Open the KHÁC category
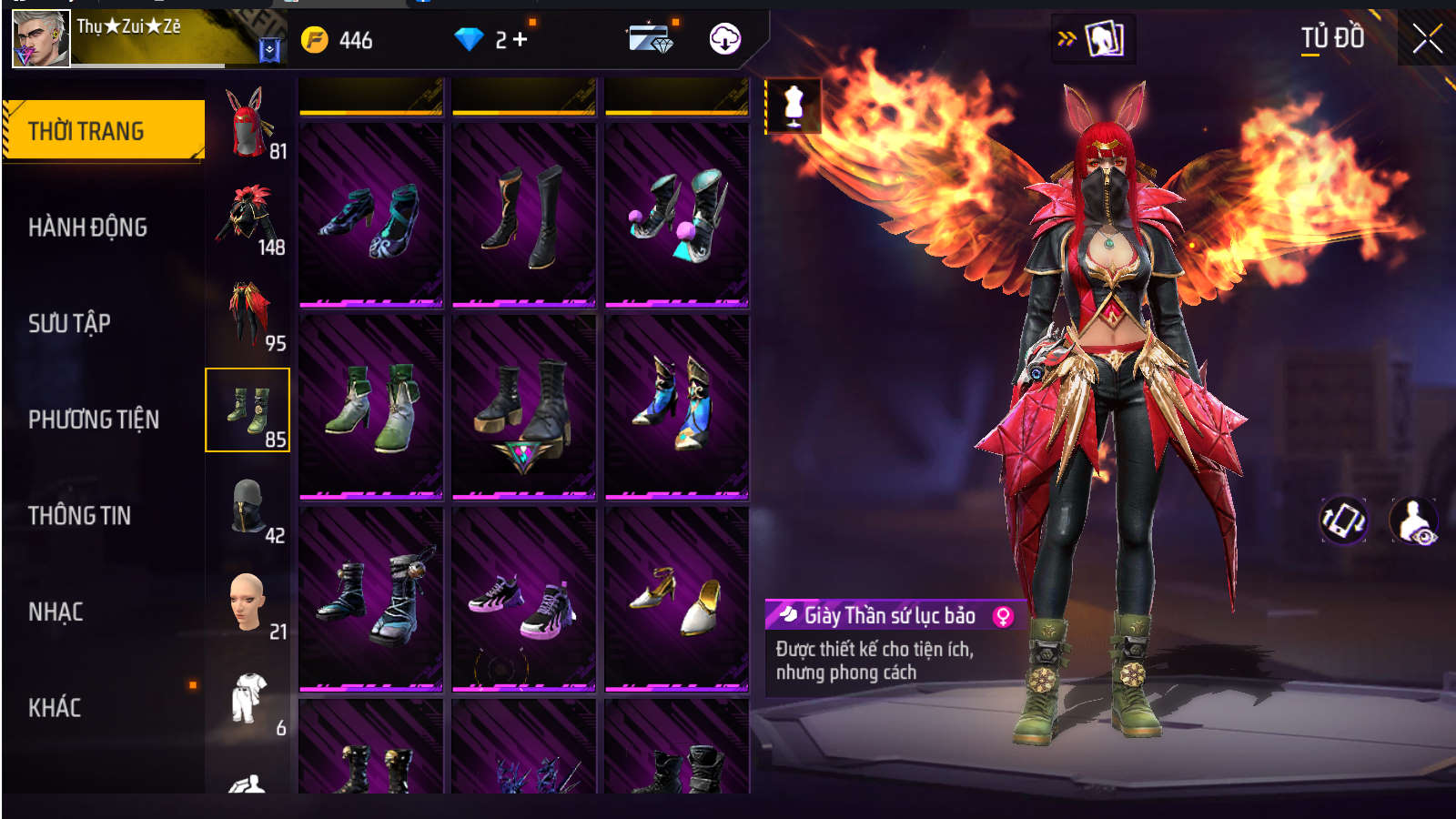The width and height of the screenshot is (1456, 819). point(55,708)
